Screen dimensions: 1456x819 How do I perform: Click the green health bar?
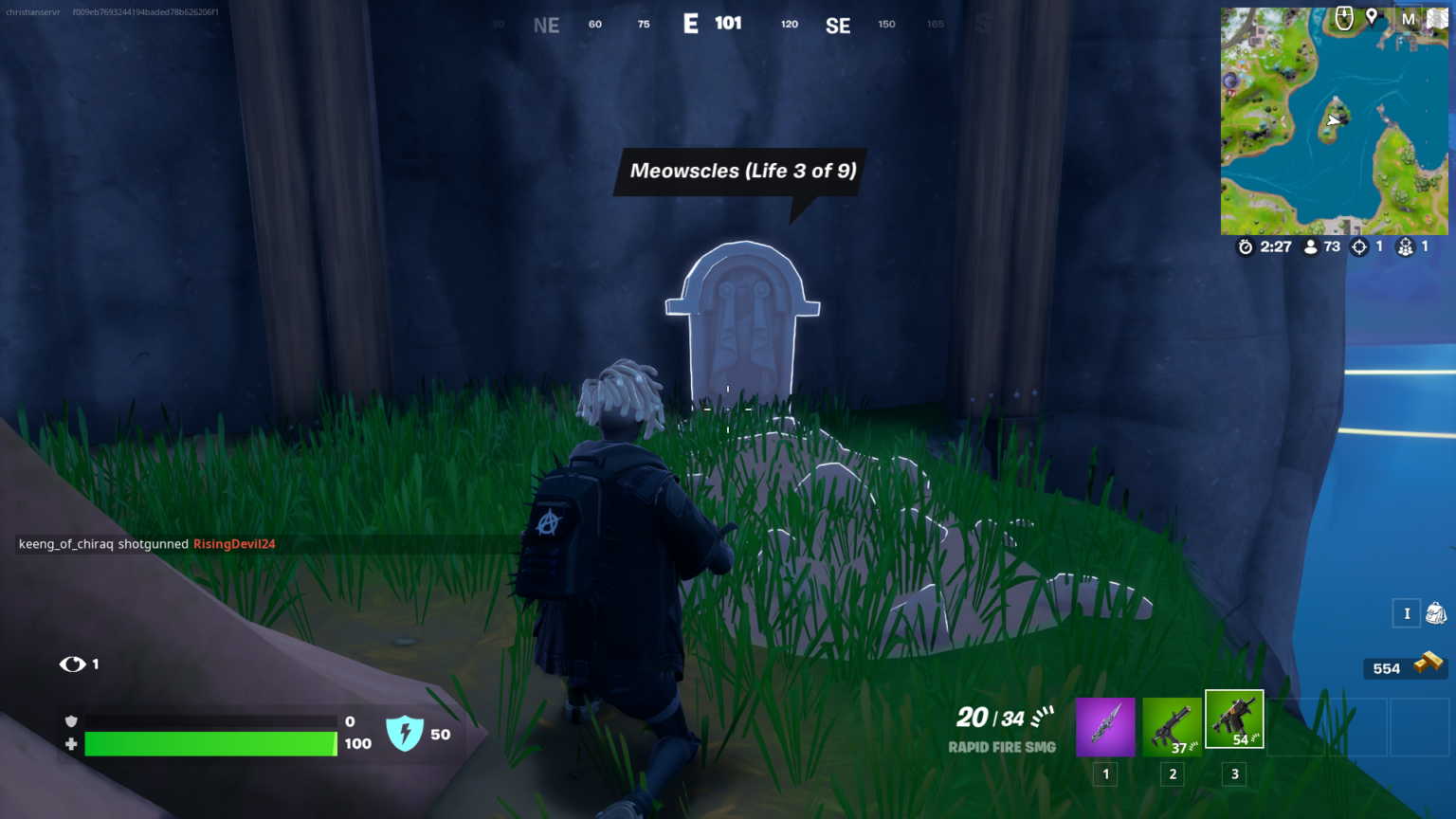(x=209, y=744)
